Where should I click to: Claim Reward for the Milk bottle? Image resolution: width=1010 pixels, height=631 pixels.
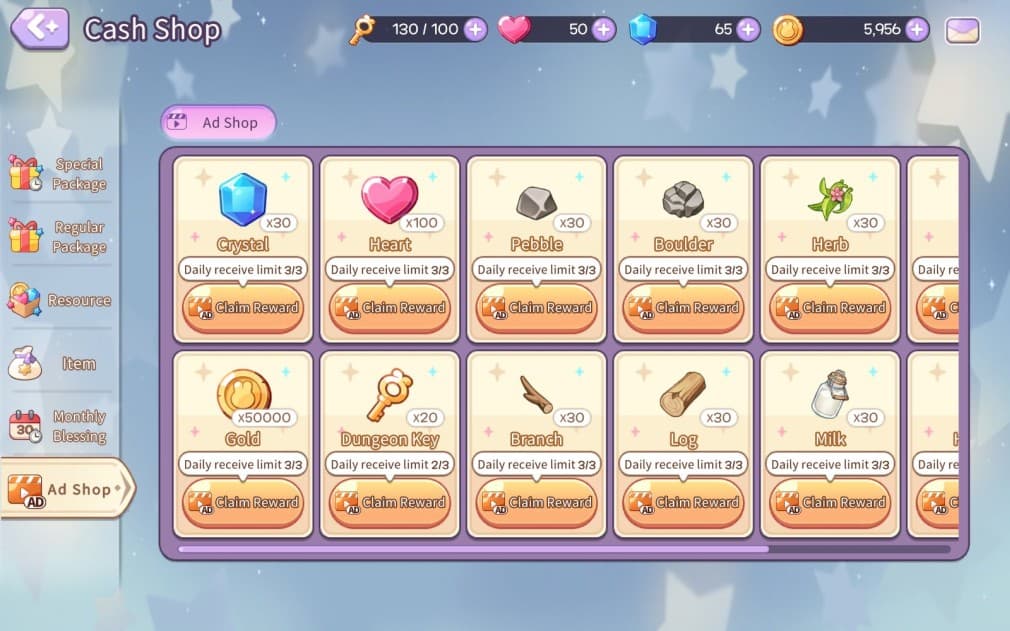[830, 503]
